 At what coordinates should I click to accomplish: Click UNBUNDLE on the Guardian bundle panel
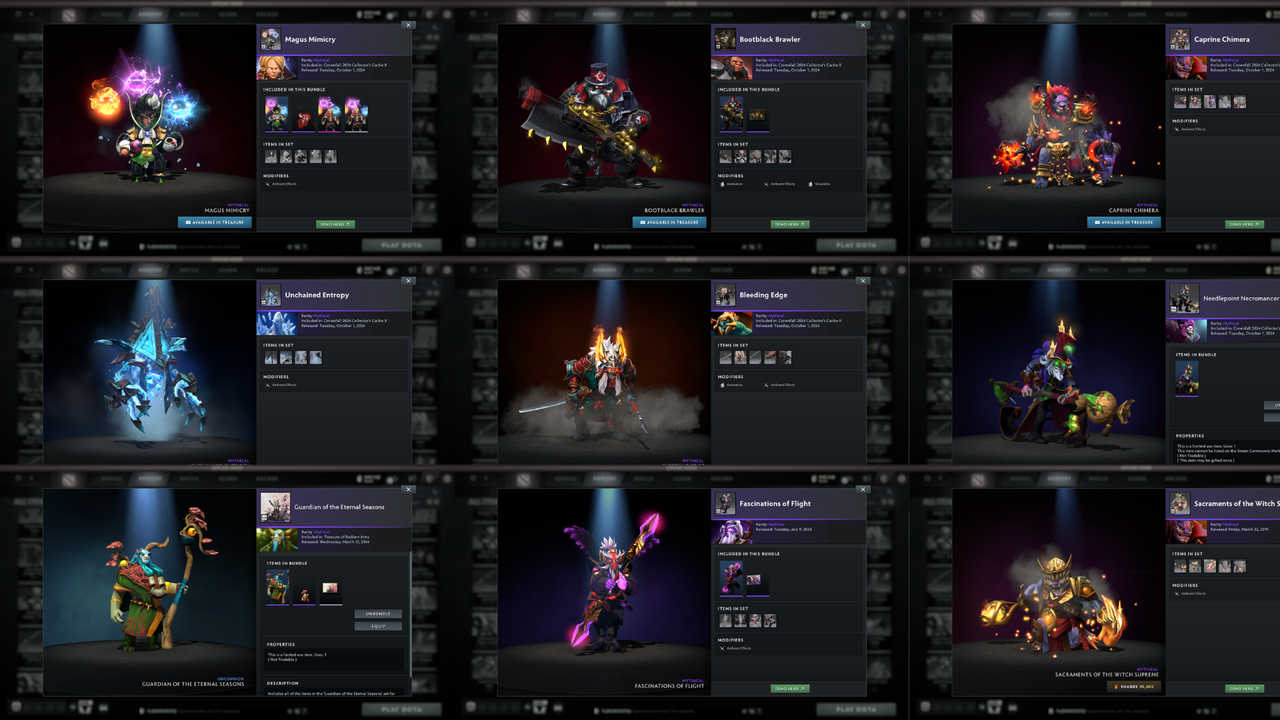(378, 614)
